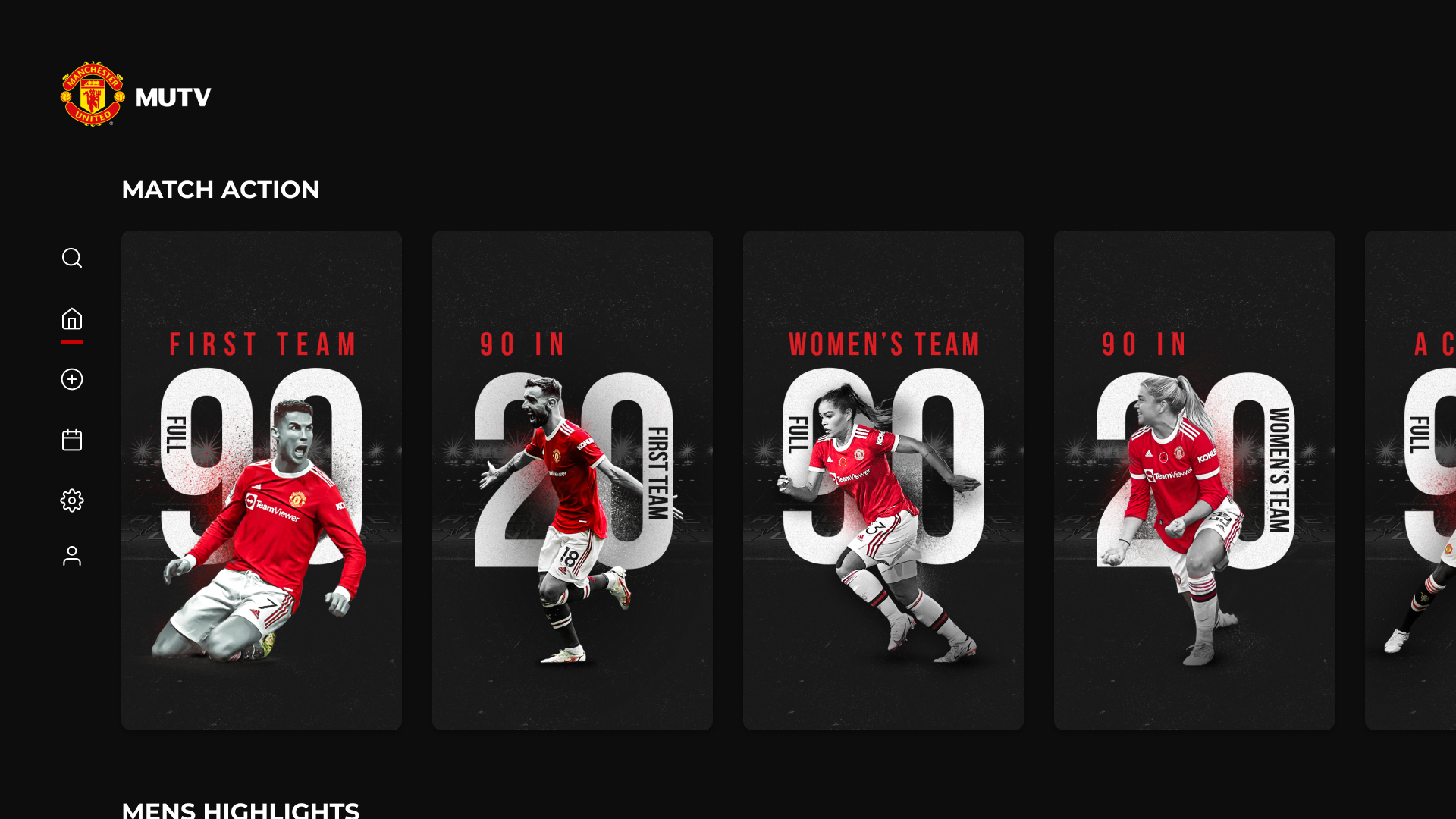The height and width of the screenshot is (819, 1456).
Task: Click the Manchester United club crest logo
Action: point(93,96)
